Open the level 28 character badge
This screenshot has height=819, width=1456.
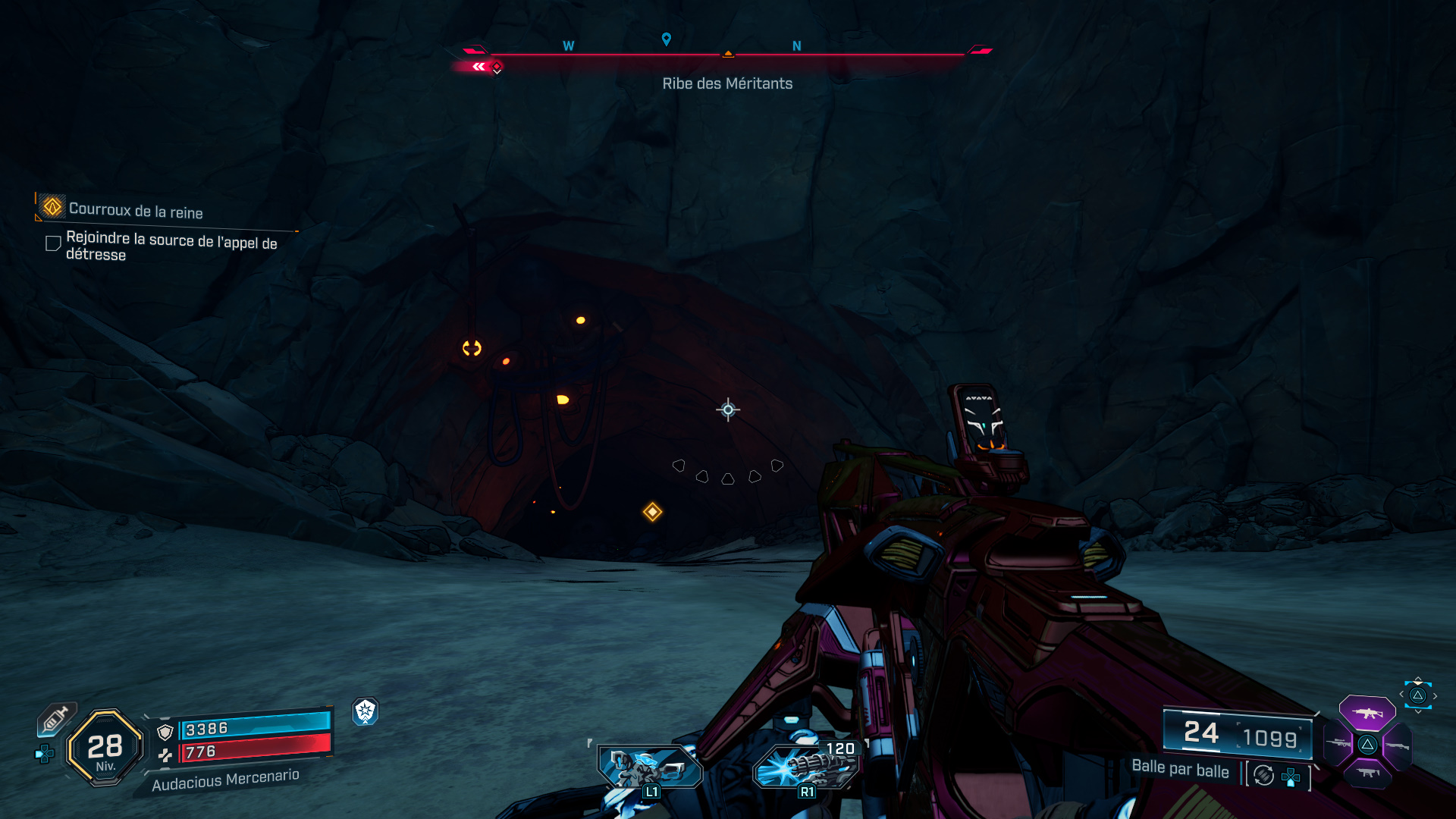[105, 748]
